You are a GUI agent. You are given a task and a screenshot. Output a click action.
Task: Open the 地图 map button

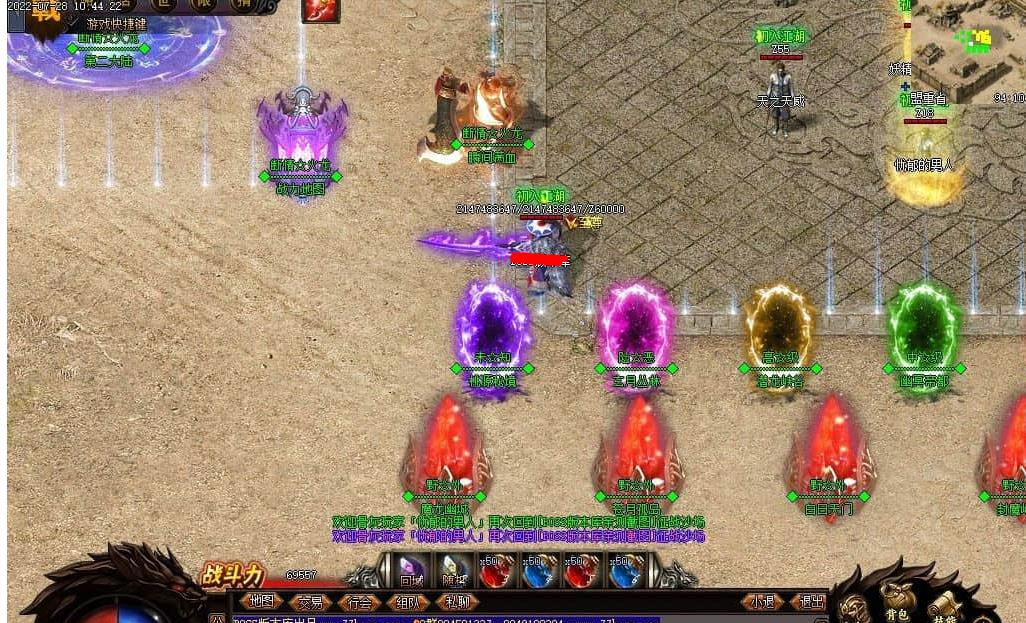261,601
